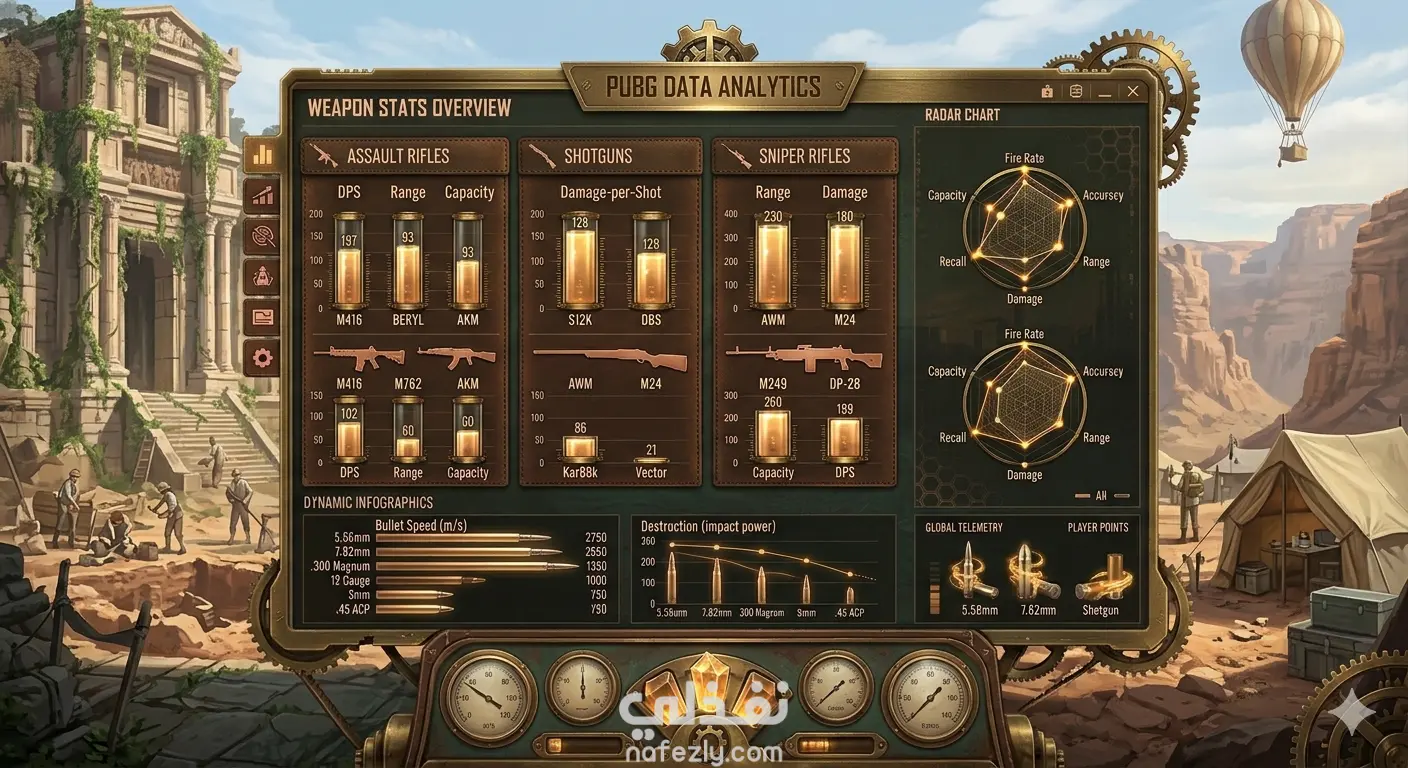Screen dimensions: 1408x768
Task: Click the lock icon in title bar
Action: 1047,91
